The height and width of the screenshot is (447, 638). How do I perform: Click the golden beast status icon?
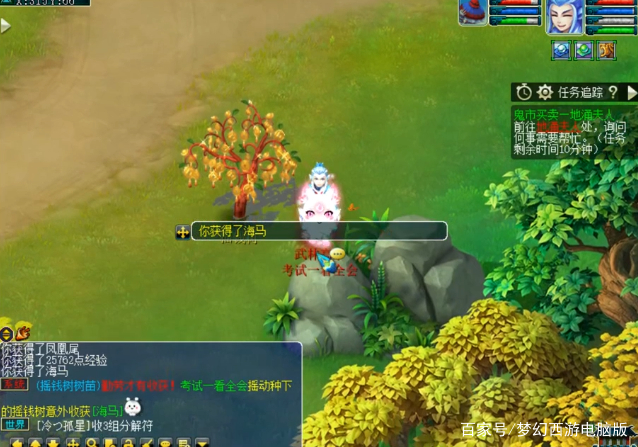(x=606, y=50)
